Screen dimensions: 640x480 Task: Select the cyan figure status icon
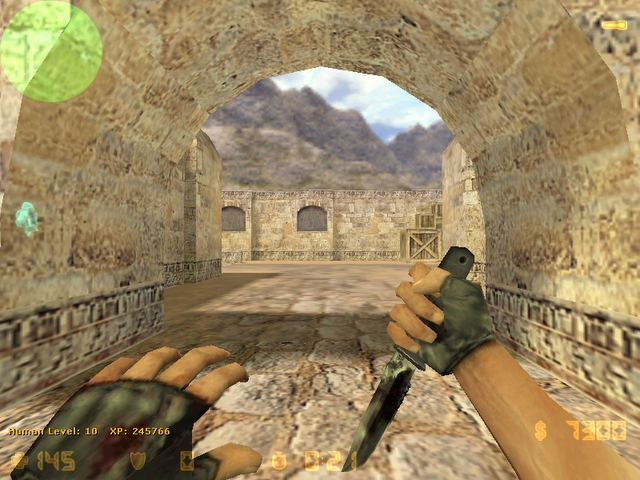27,218
